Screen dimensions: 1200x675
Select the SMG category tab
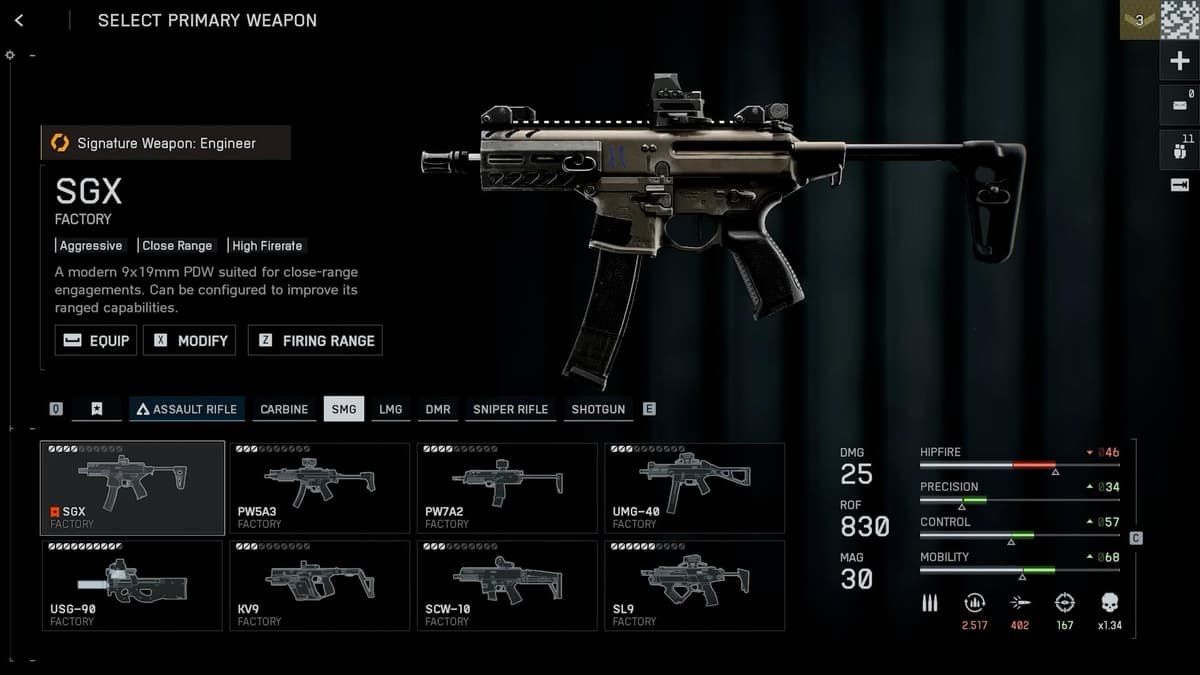point(344,409)
